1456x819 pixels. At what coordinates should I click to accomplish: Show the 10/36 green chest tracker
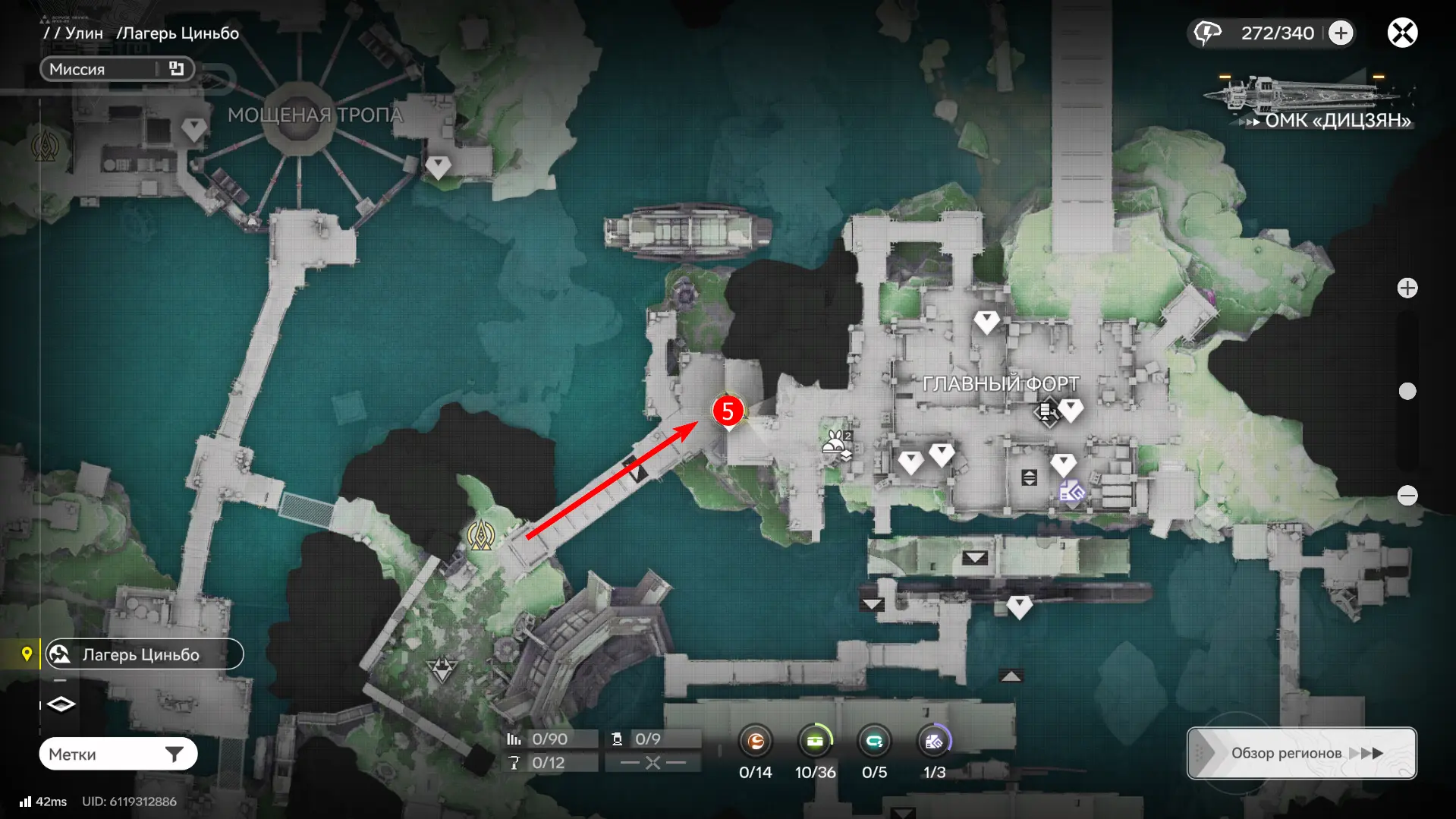tap(815, 742)
